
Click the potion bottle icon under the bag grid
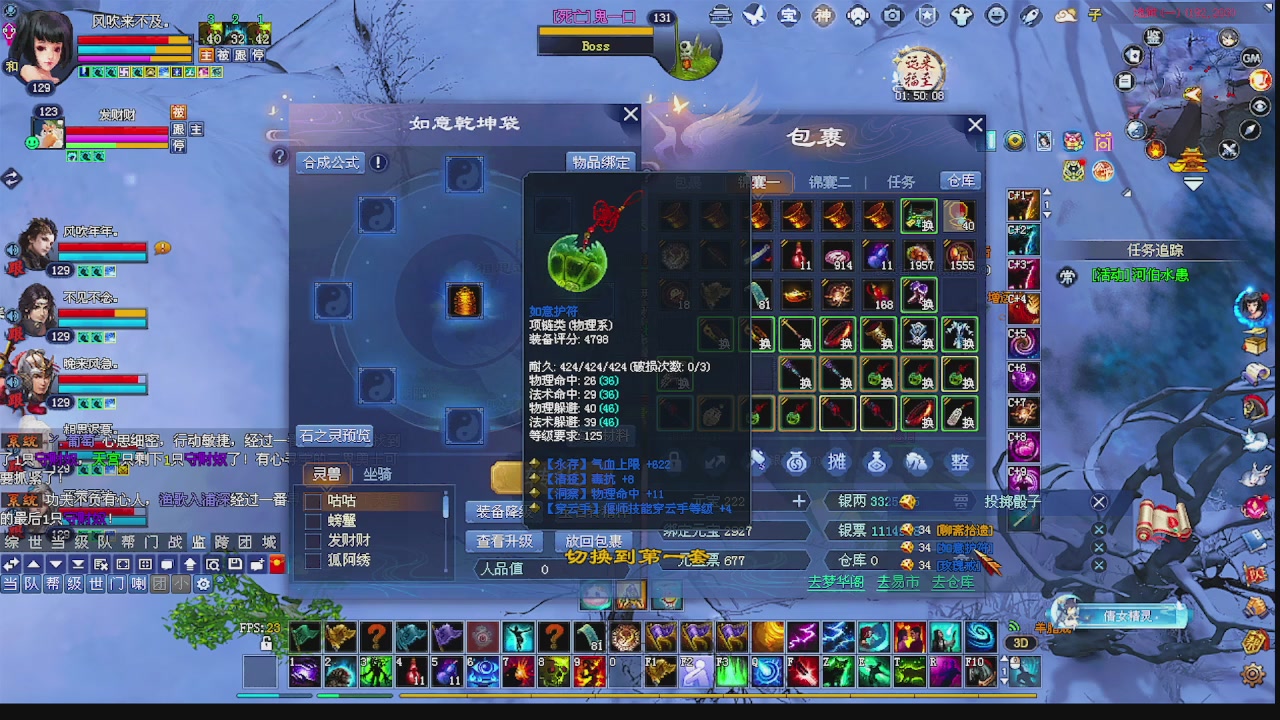click(877, 461)
